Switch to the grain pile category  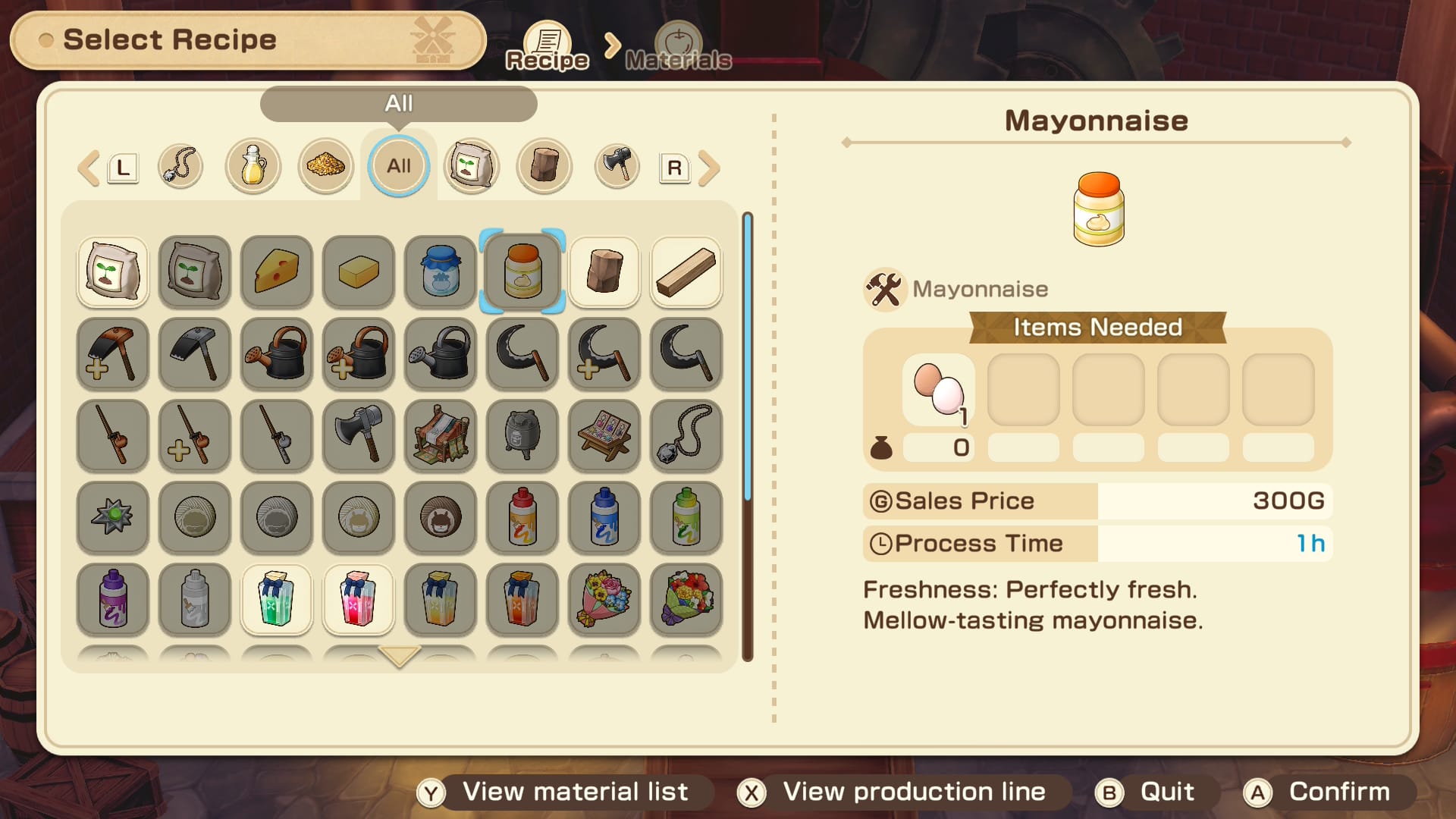coord(326,166)
